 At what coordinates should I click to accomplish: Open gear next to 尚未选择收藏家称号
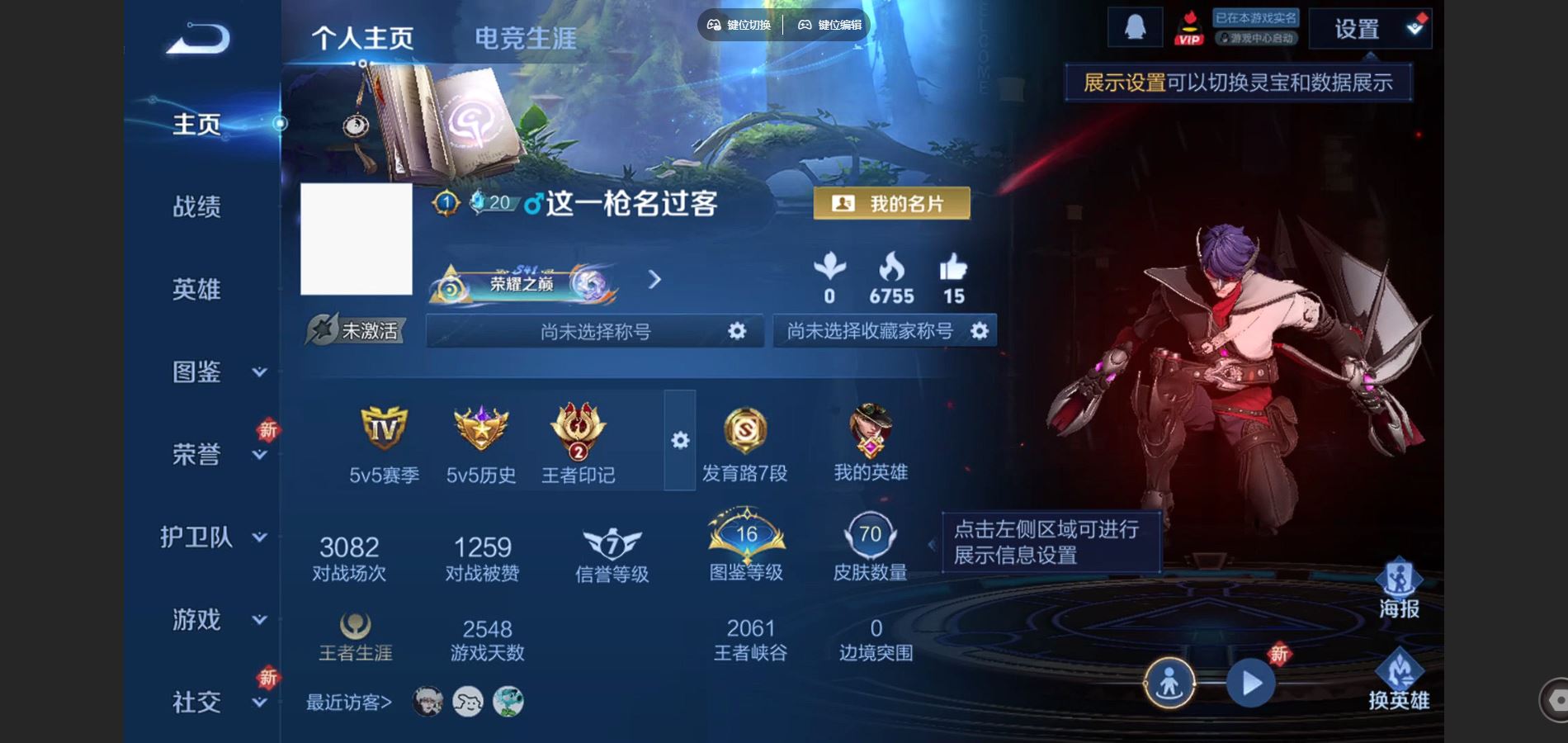[980, 330]
